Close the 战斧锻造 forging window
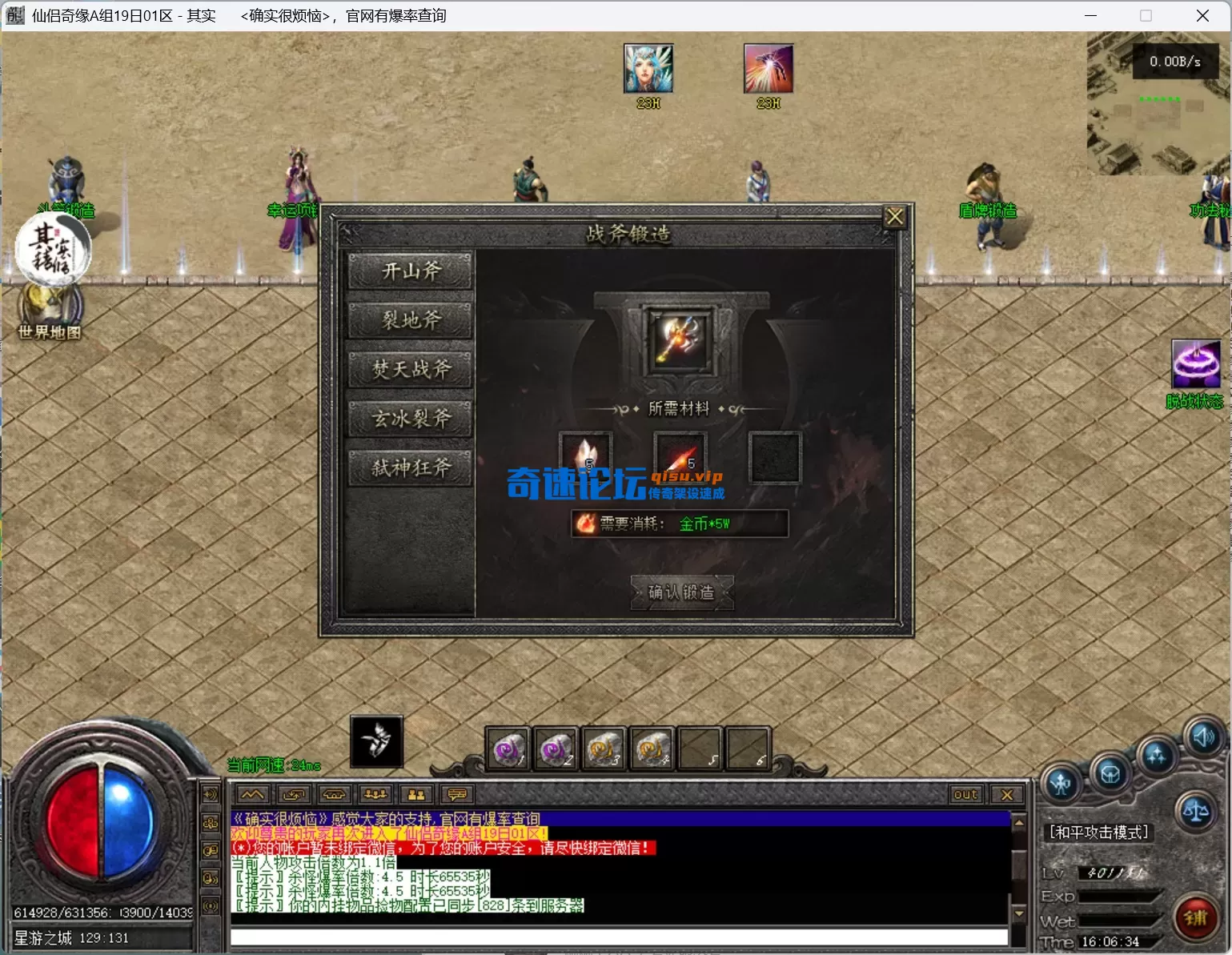Viewport: 1232px width, 955px height. coord(894,216)
